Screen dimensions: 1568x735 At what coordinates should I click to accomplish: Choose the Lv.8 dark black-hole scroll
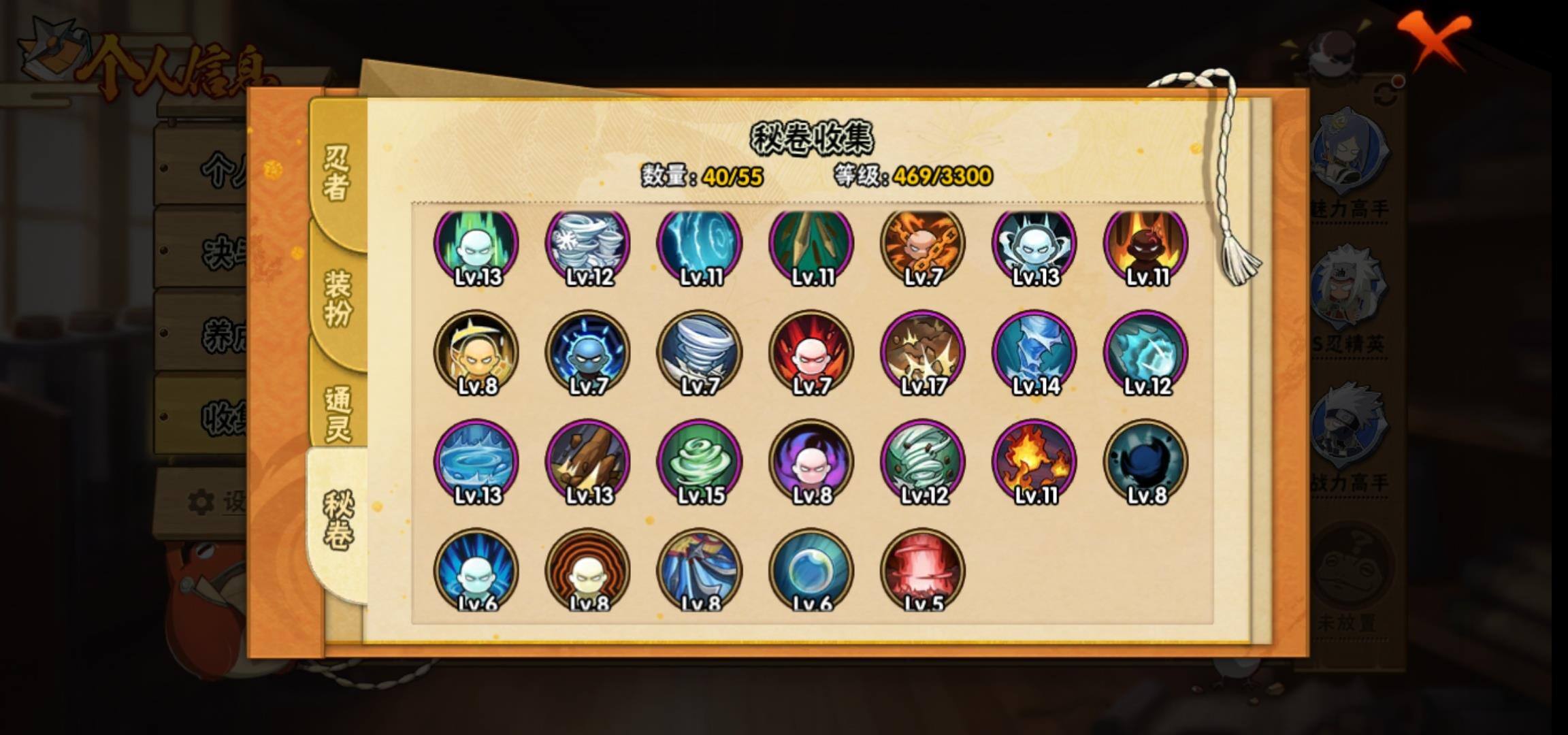pos(1146,461)
